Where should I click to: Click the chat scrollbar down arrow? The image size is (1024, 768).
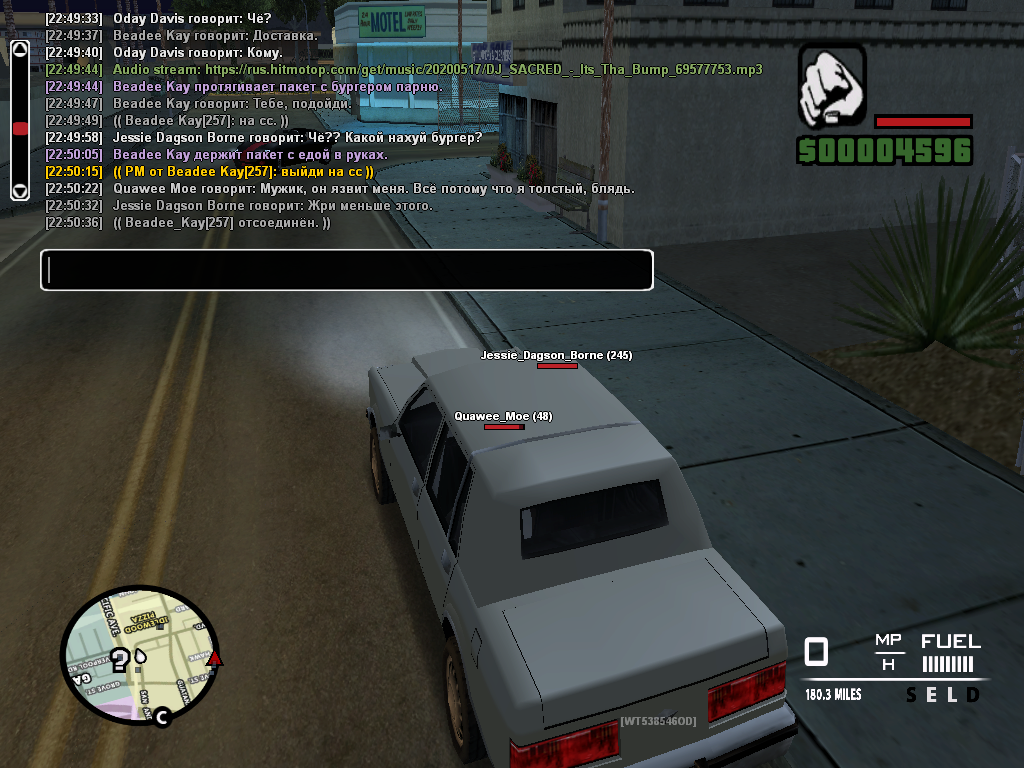[19, 190]
